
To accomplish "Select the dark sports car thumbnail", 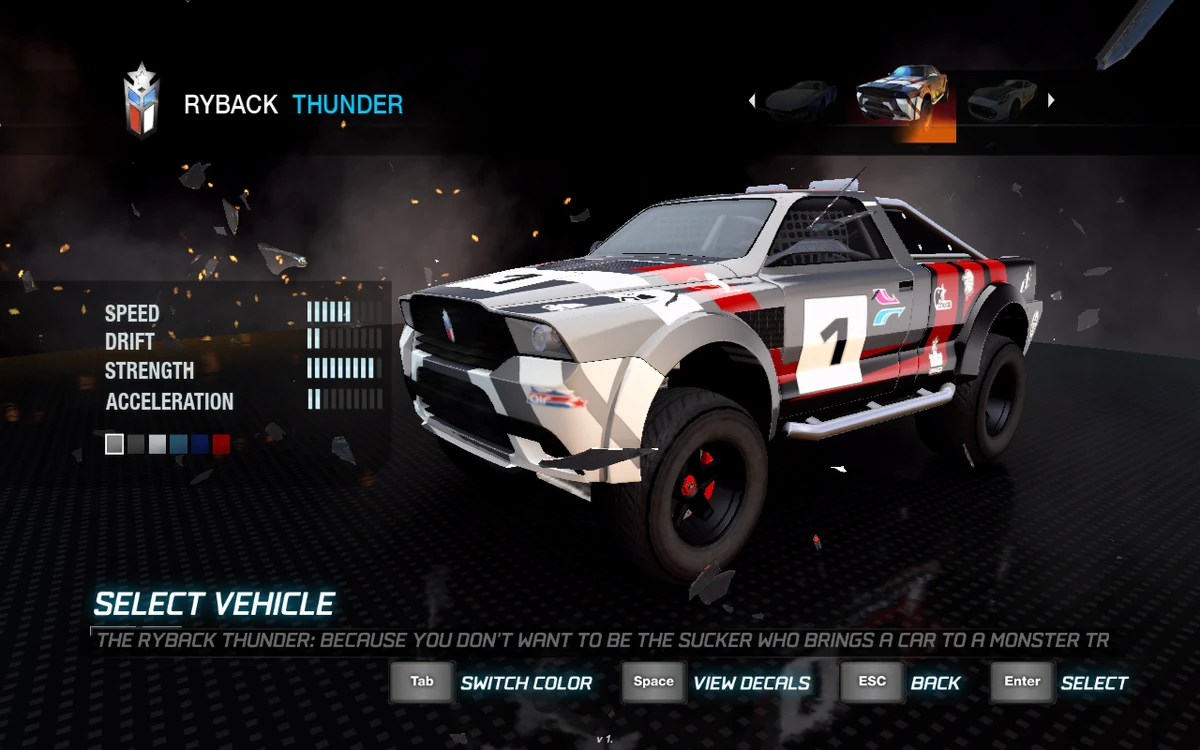I will (801, 99).
